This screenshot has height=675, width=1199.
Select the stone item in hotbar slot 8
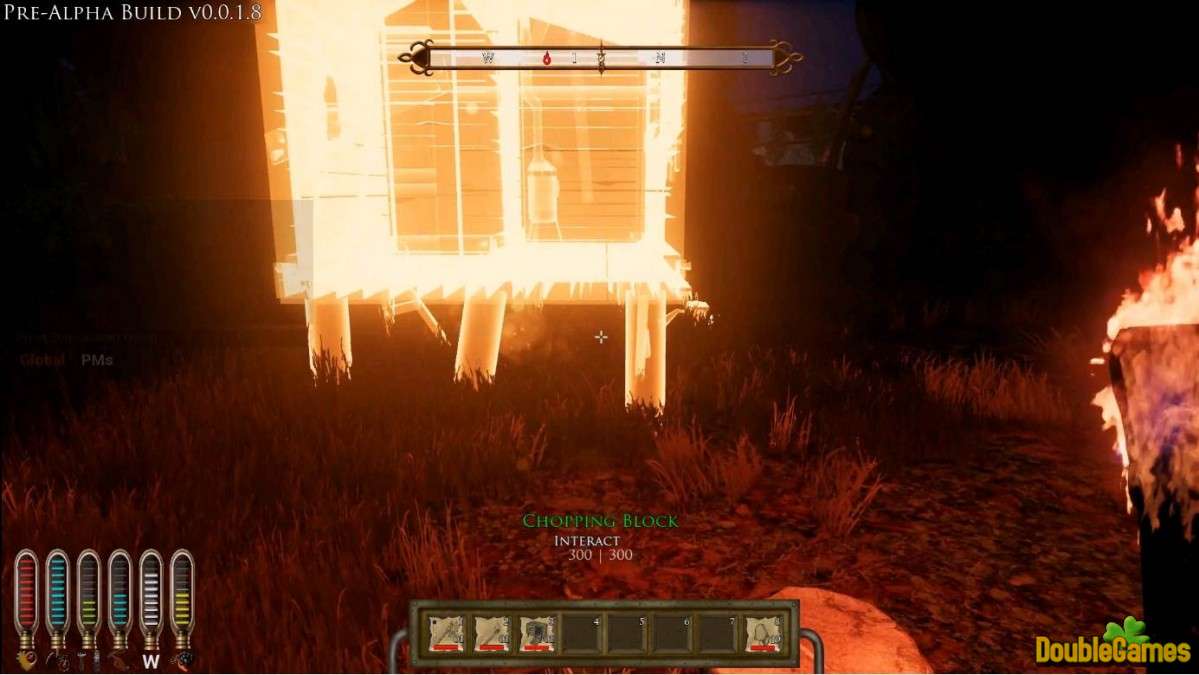[763, 633]
